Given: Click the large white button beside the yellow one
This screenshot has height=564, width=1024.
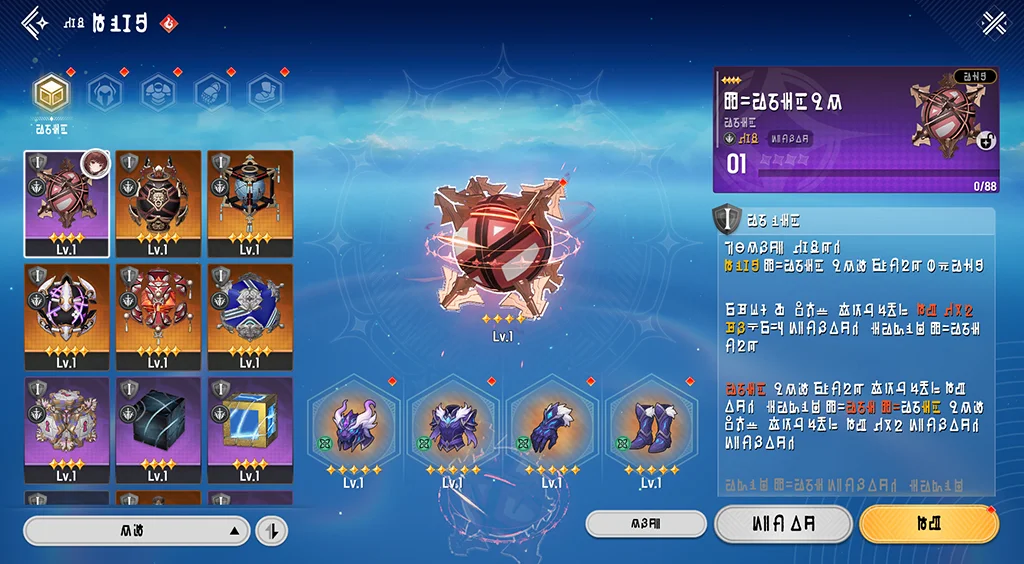Looking at the screenshot, I should (x=783, y=523).
